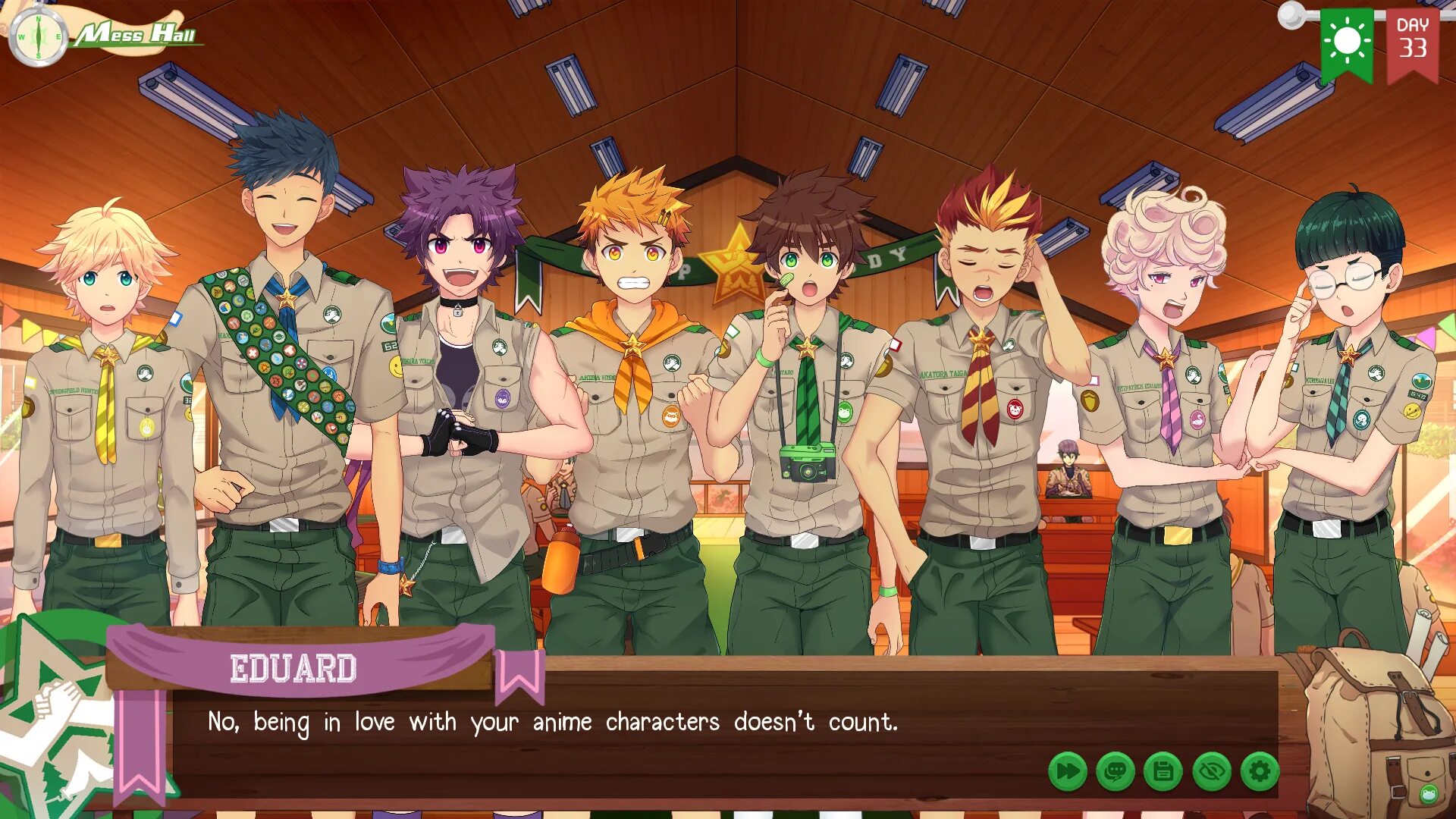The image size is (1456, 819).
Task: Open settings with the gear icon
Action: tap(1260, 772)
